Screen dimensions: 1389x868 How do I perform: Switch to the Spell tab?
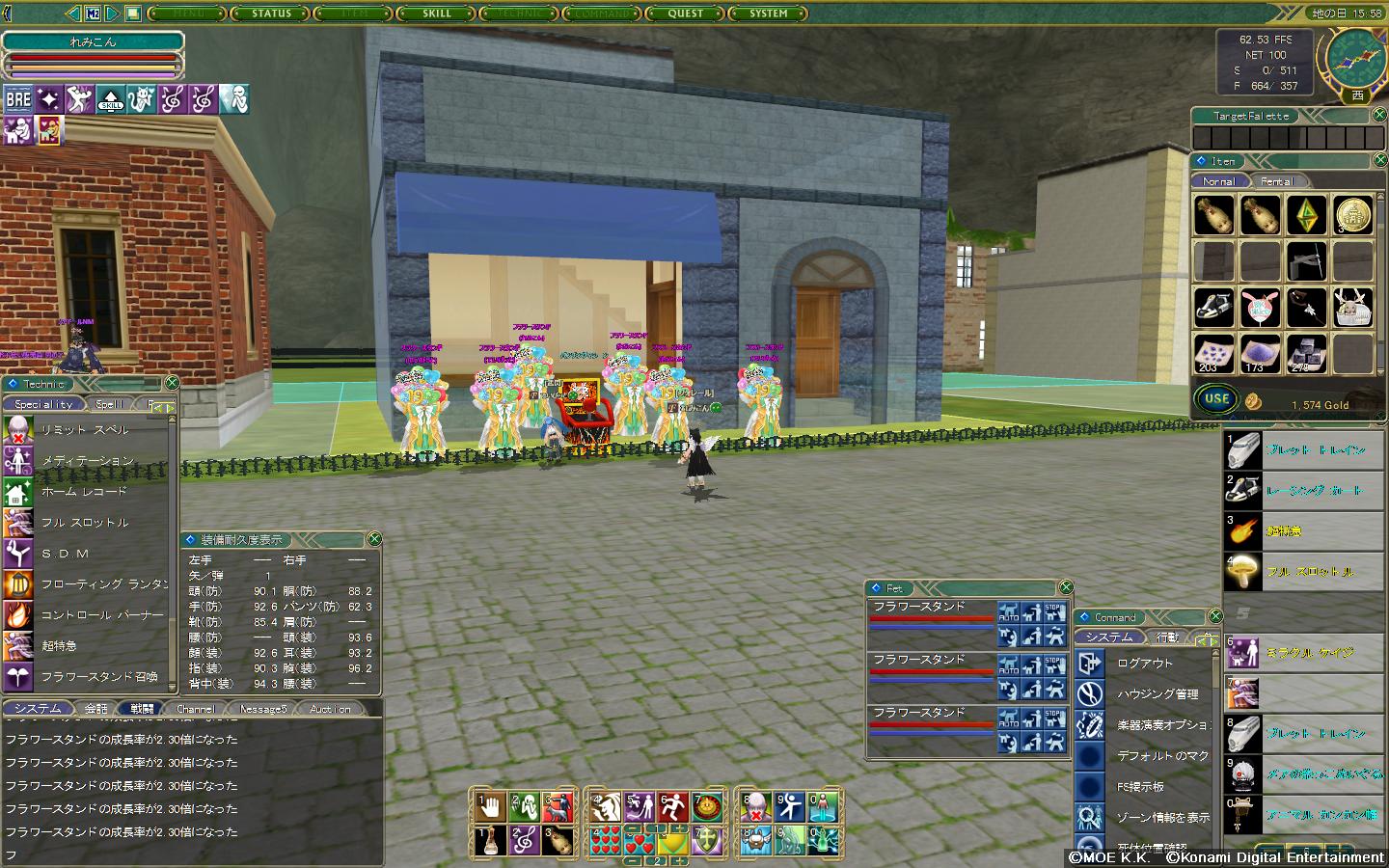pos(109,405)
